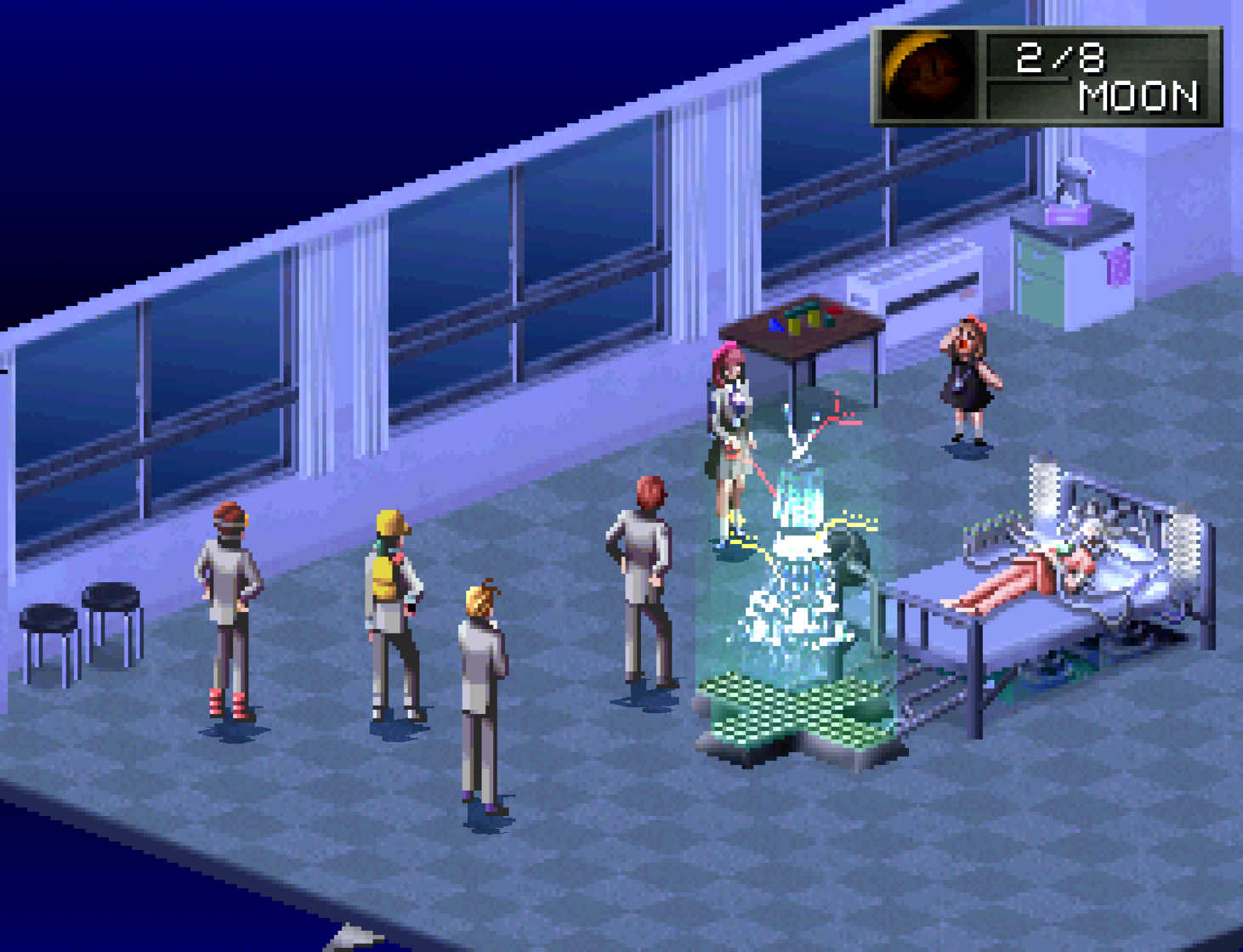Click the crescent moon phase icon

928,75
